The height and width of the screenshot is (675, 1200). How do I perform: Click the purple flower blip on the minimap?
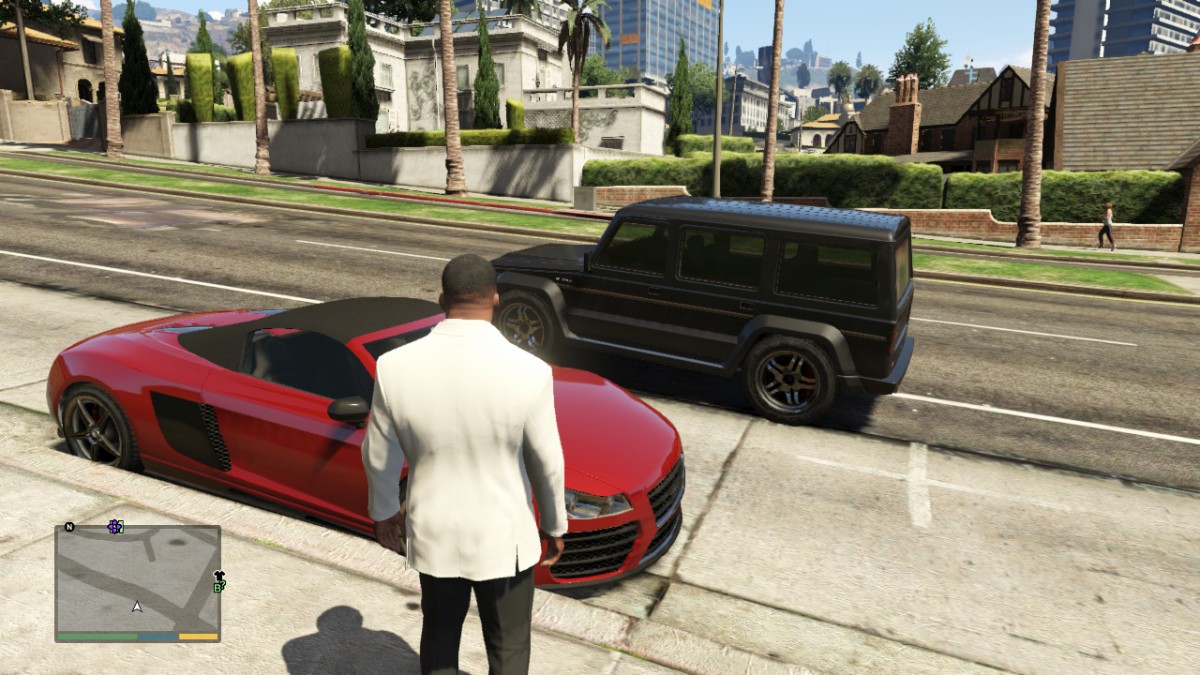115,526
